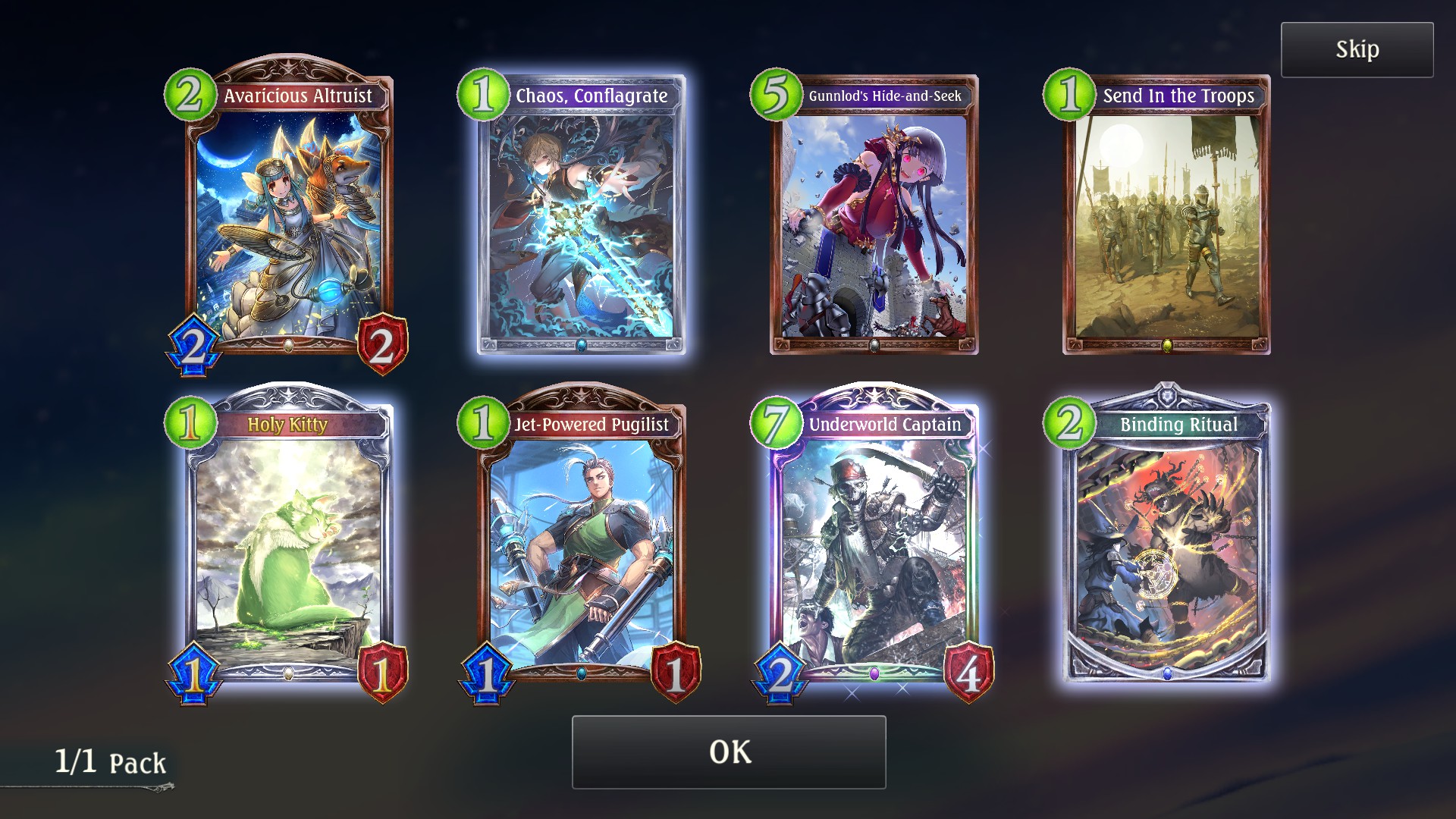
Task: View the Chaos, Conflagrate card
Action: click(582, 220)
